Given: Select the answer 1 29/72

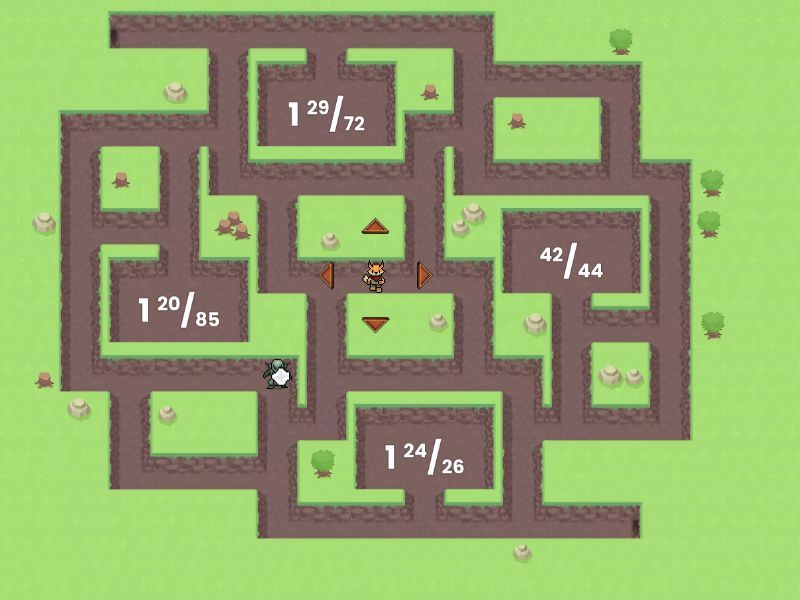Looking at the screenshot, I should [326, 116].
